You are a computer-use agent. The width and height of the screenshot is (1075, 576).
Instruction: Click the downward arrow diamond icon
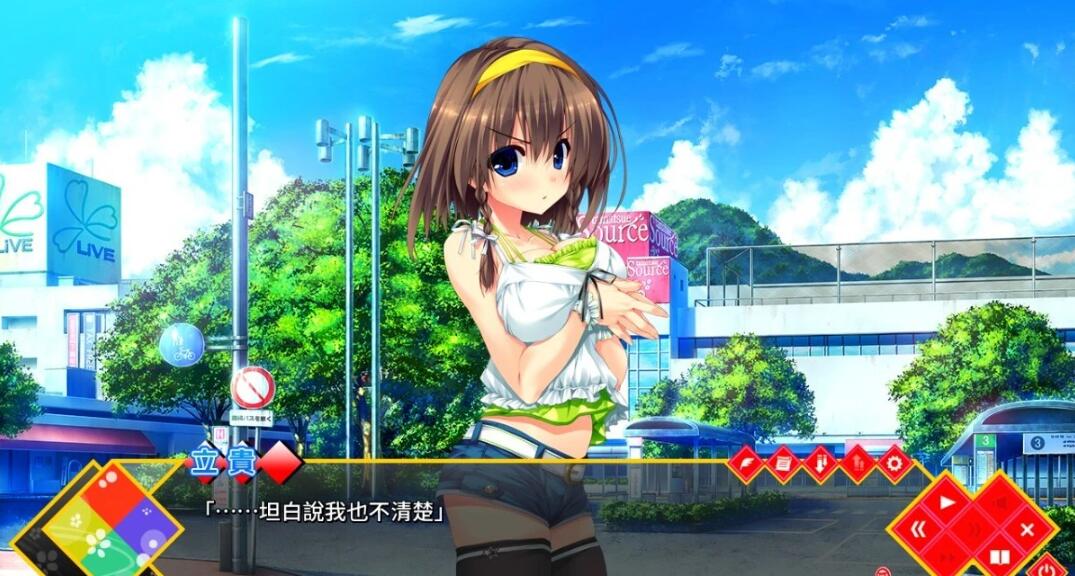(820, 464)
